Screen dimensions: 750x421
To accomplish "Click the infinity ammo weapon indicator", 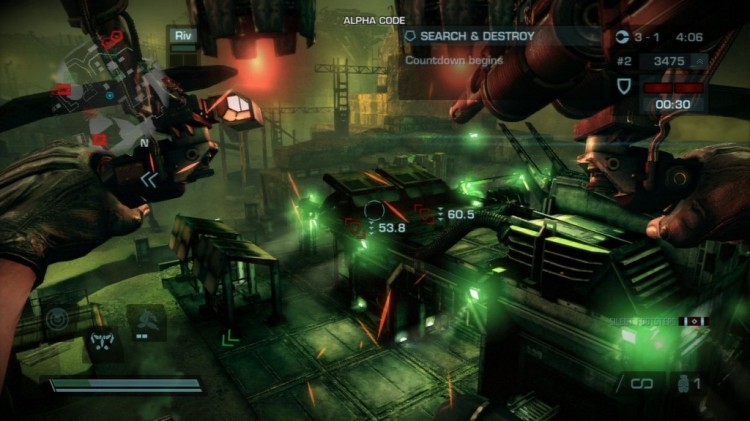I will (640, 382).
